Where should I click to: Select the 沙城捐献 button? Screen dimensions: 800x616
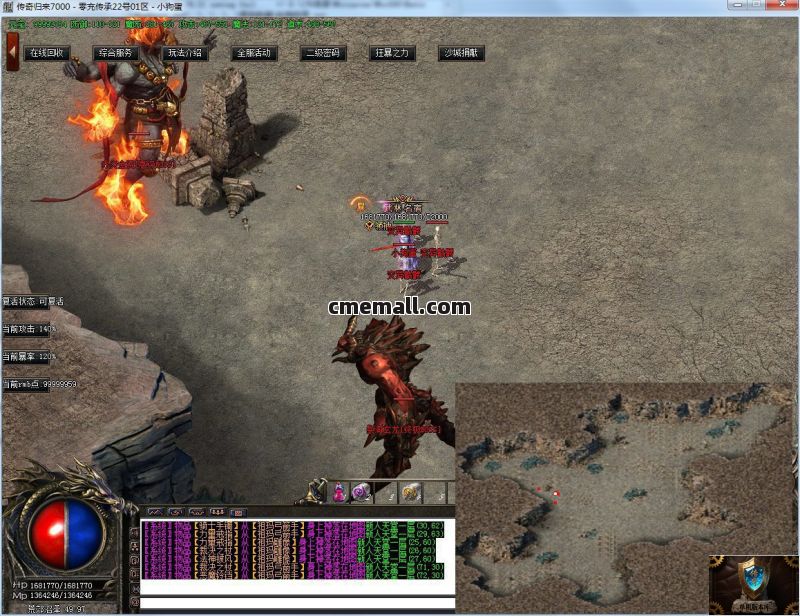click(461, 53)
